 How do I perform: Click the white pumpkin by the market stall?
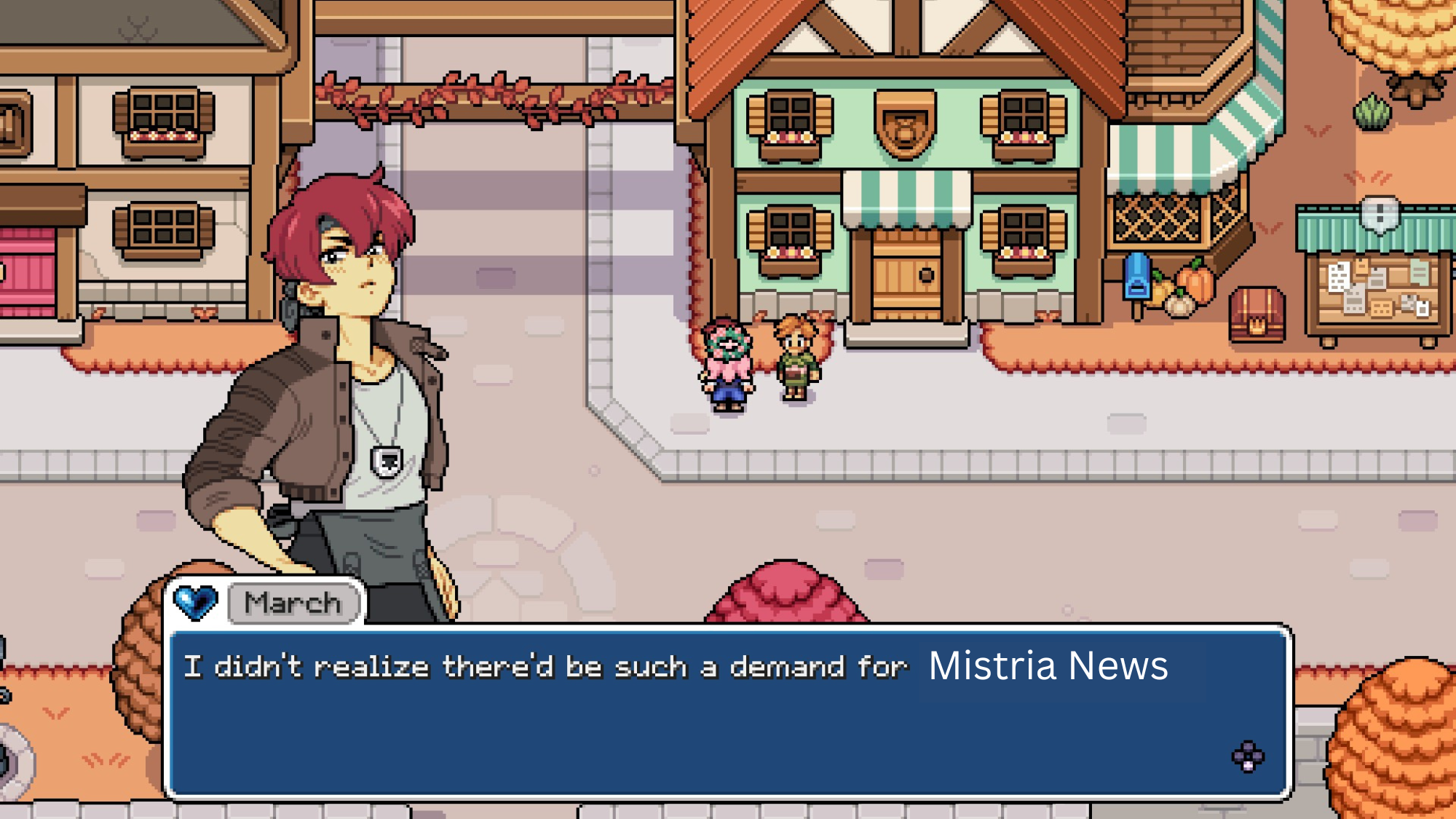(x=1179, y=304)
